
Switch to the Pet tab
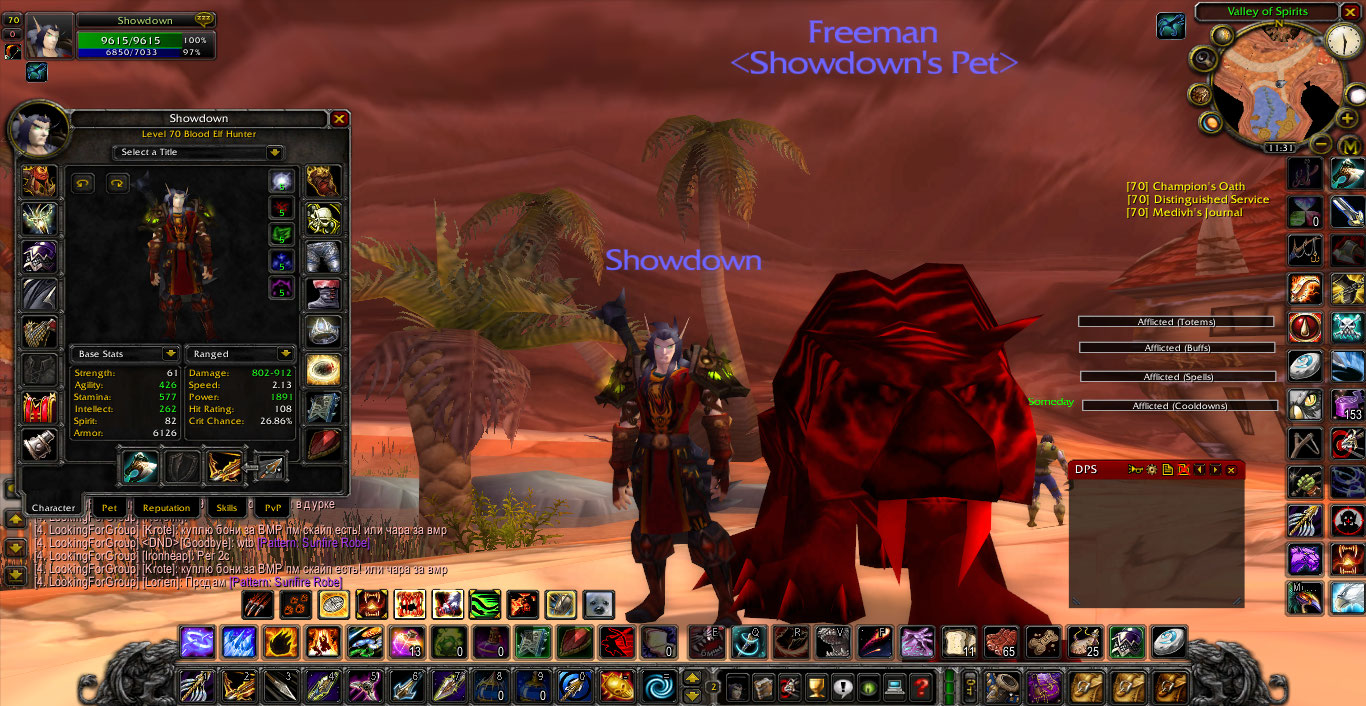point(109,508)
